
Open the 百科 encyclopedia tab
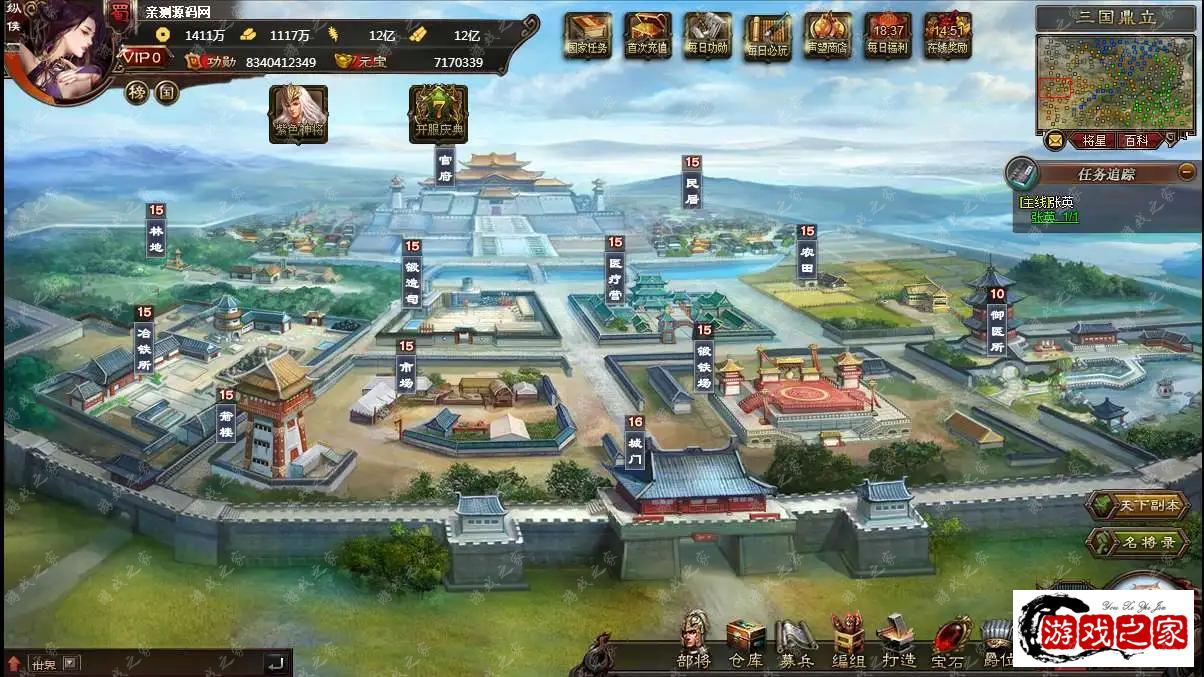[1136, 141]
